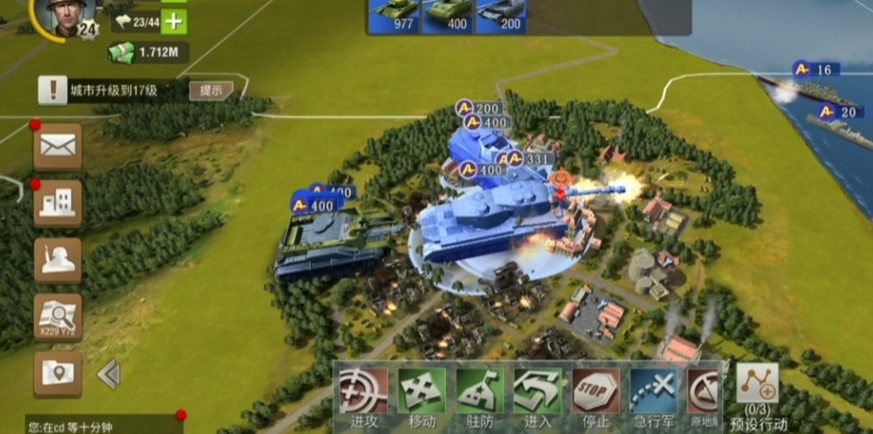Screen dimensions: 873x434
Task: Open the city buildings menu icon
Action: click(57, 204)
